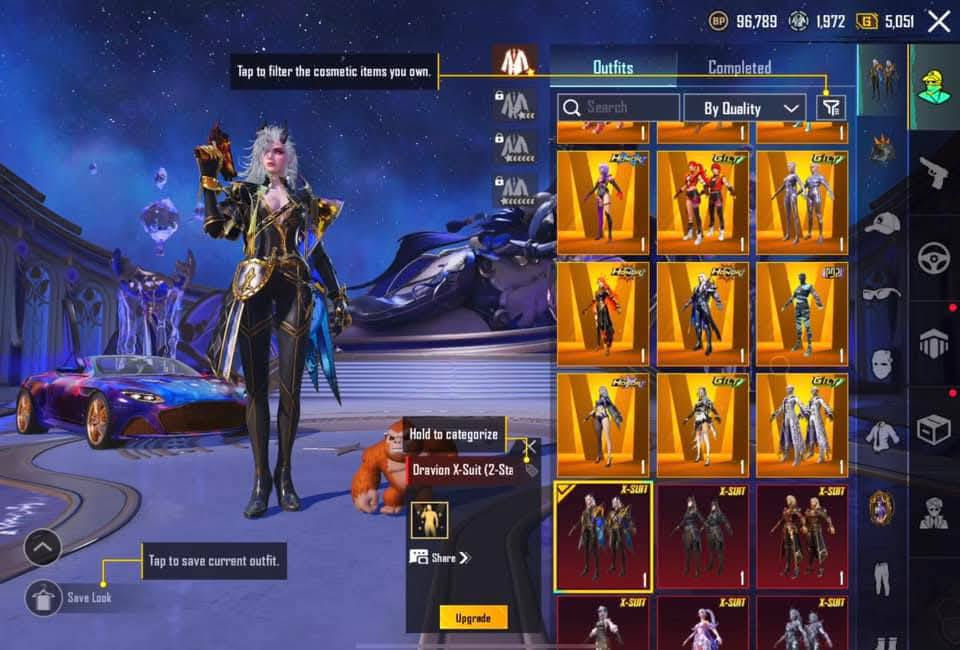Toggle the owned-items filter funnel icon
The image size is (960, 650).
click(x=831, y=108)
